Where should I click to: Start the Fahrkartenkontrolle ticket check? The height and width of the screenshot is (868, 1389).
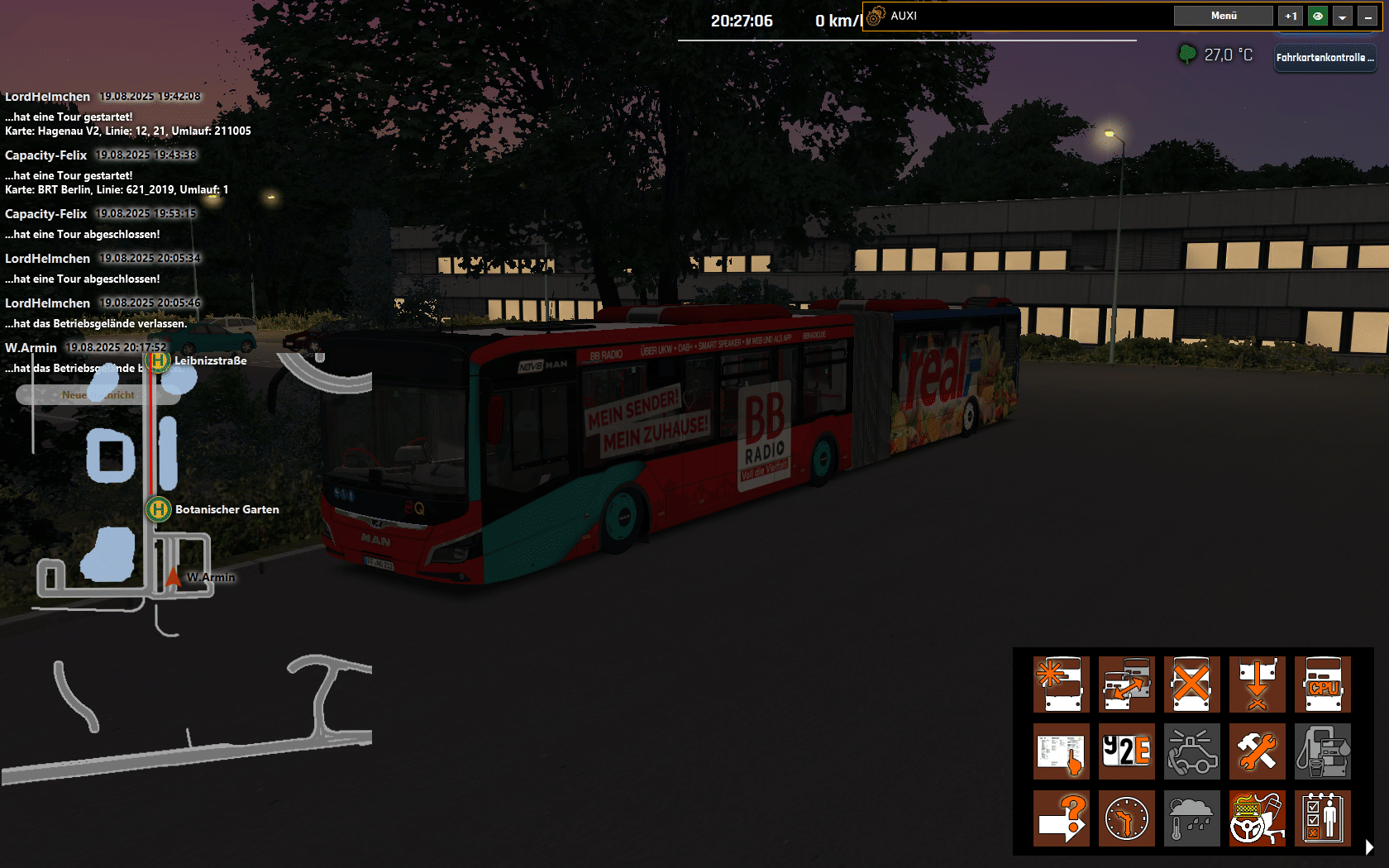pos(1325,57)
